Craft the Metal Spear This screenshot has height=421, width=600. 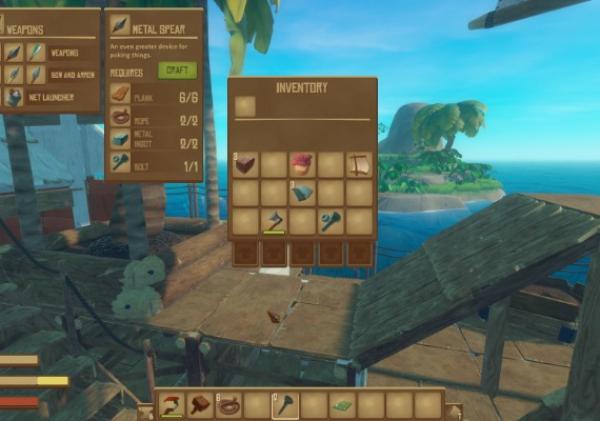tap(176, 71)
